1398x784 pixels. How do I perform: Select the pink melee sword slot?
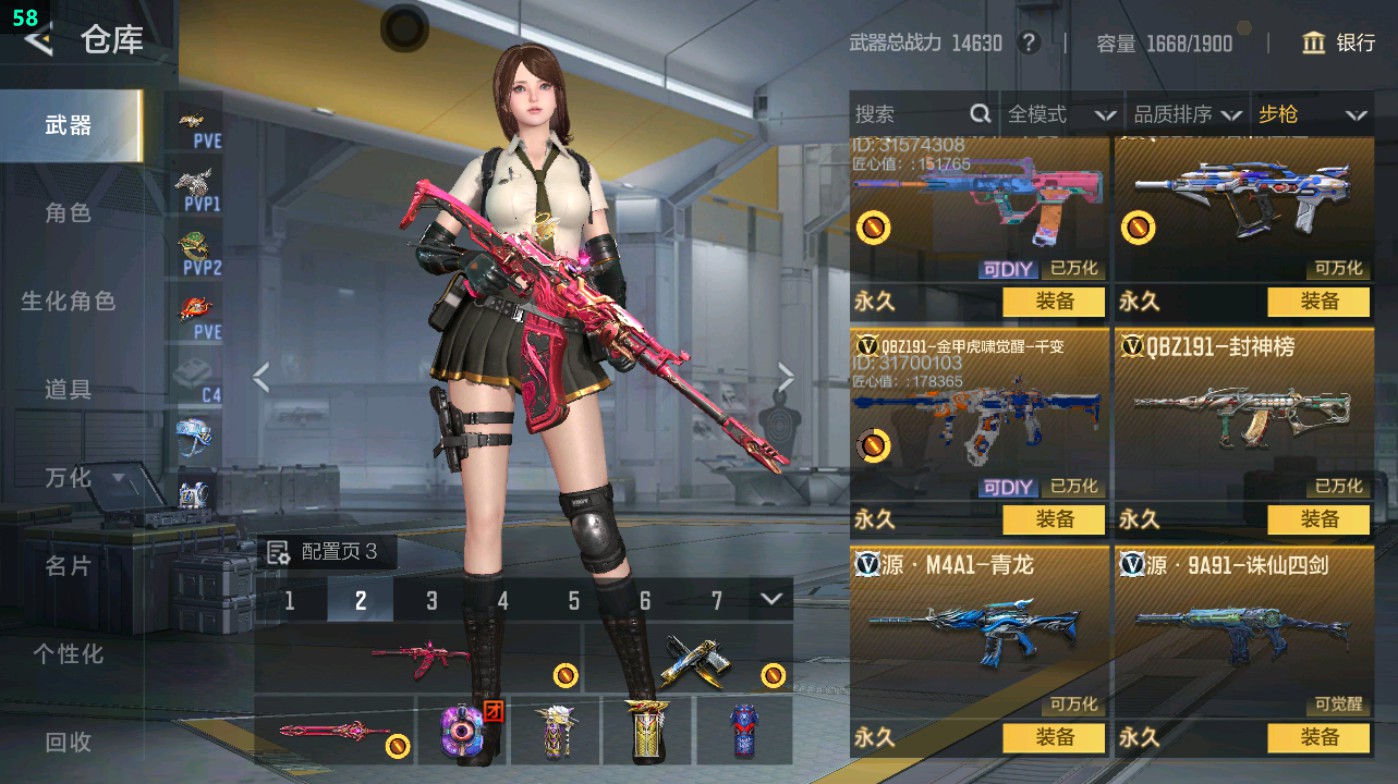point(334,730)
